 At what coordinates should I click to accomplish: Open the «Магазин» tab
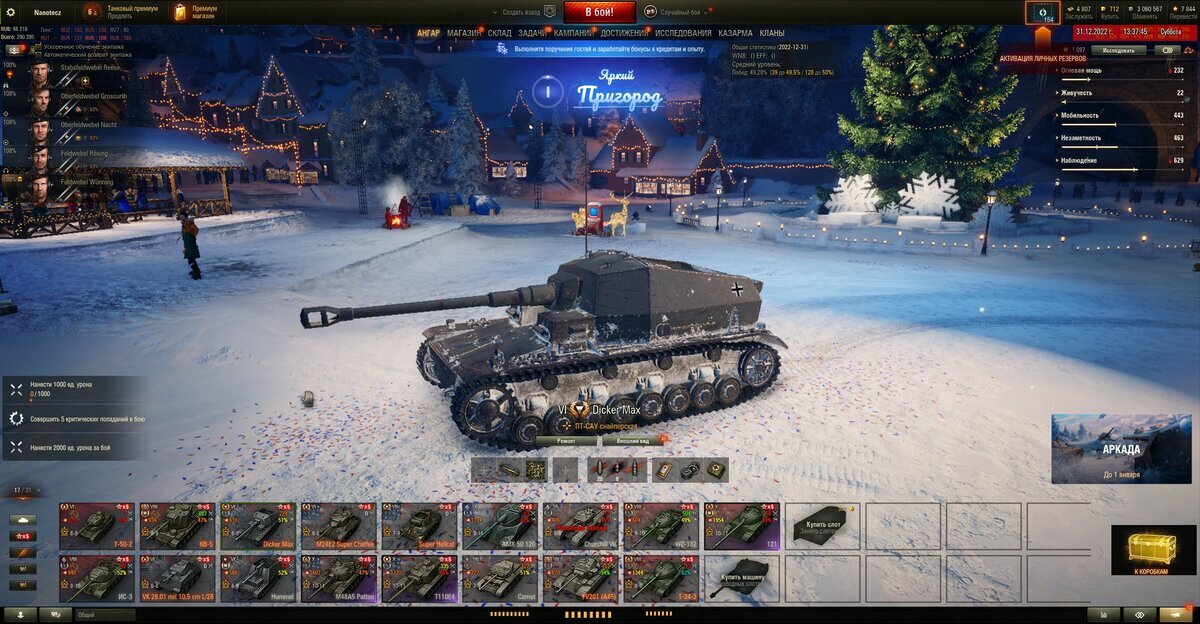[x=463, y=33]
